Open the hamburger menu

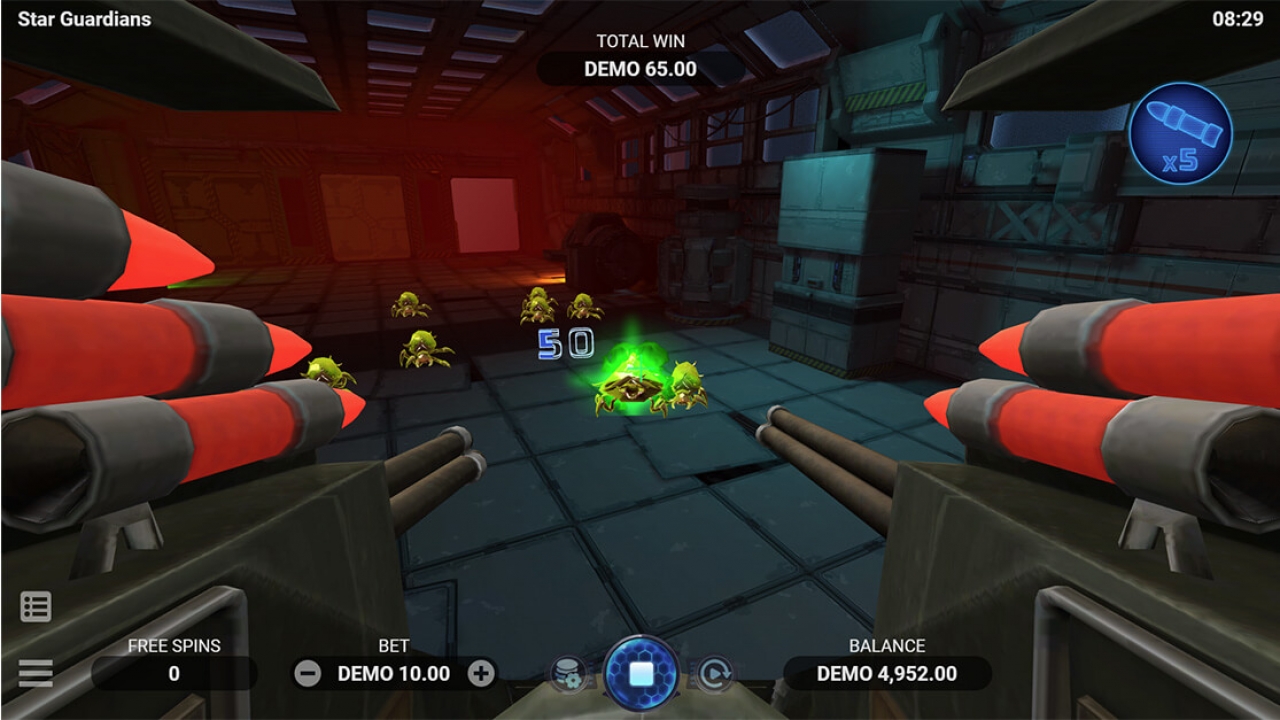[x=36, y=673]
